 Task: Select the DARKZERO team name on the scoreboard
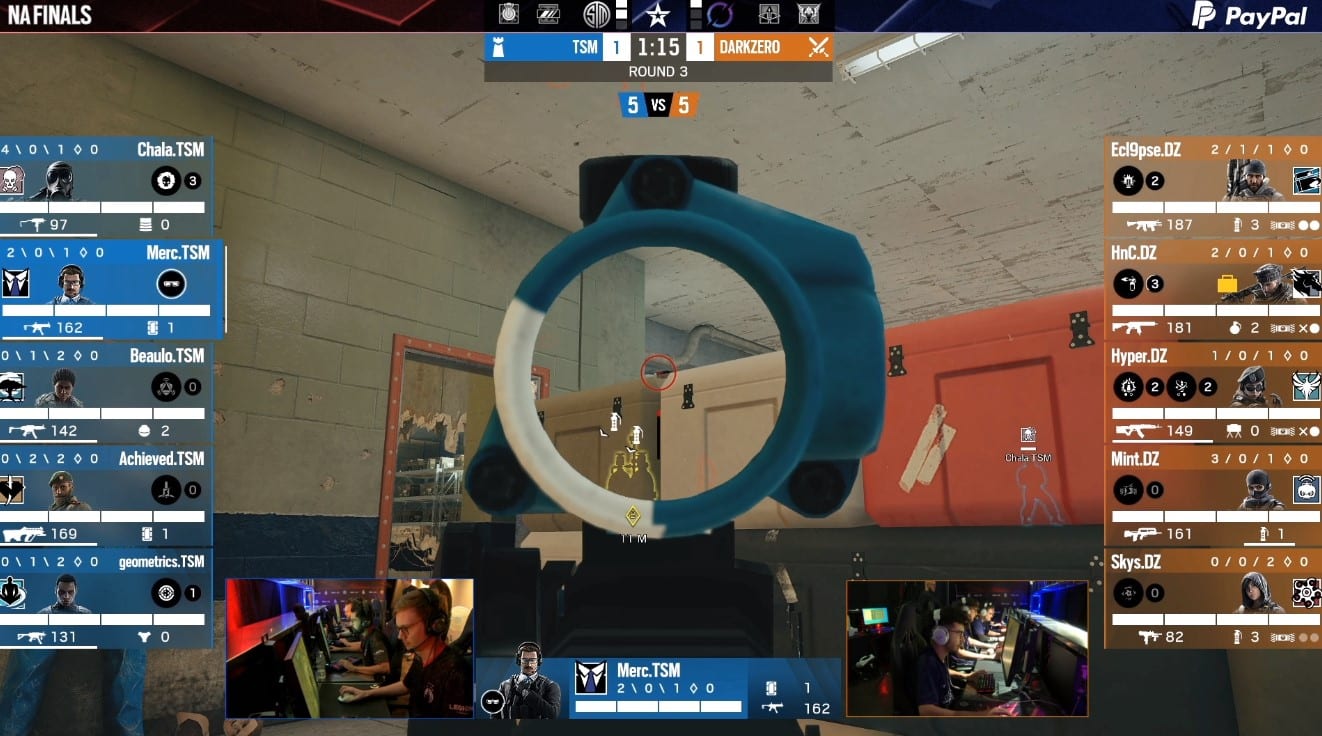pos(749,47)
